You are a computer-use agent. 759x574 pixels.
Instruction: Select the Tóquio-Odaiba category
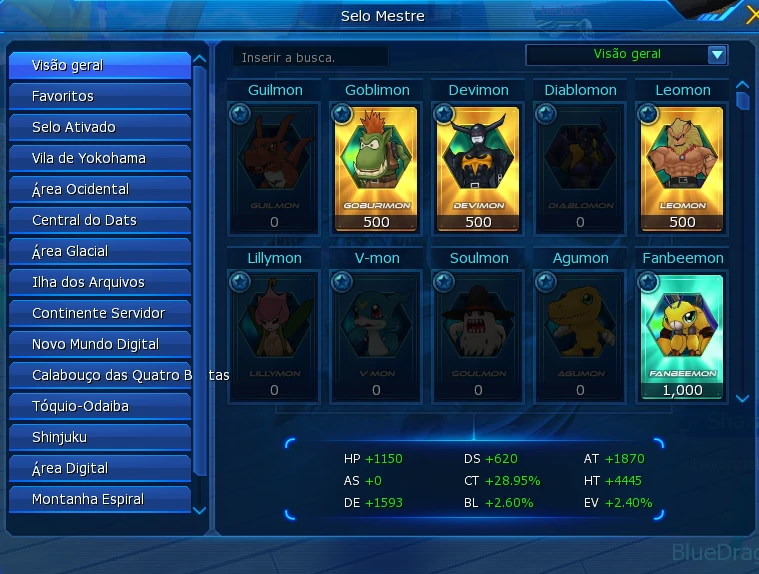click(x=99, y=406)
